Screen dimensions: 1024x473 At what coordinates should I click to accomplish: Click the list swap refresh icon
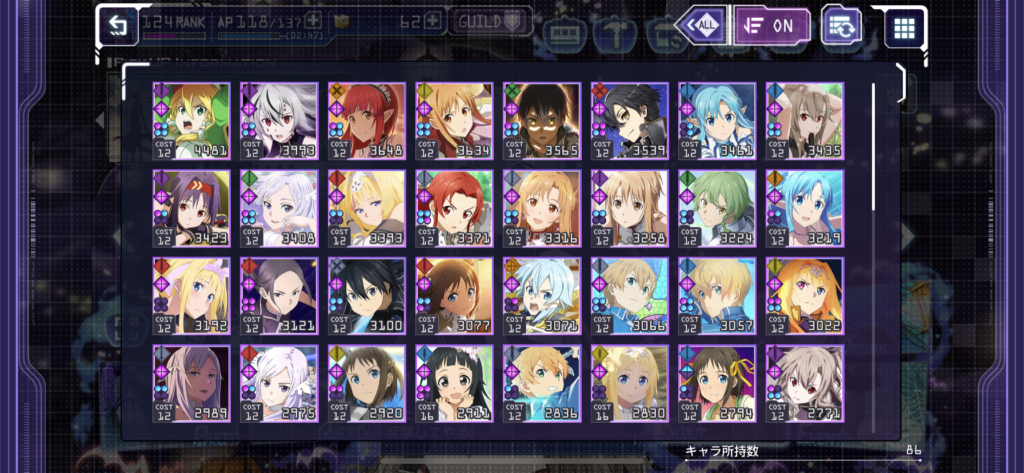tap(841, 26)
